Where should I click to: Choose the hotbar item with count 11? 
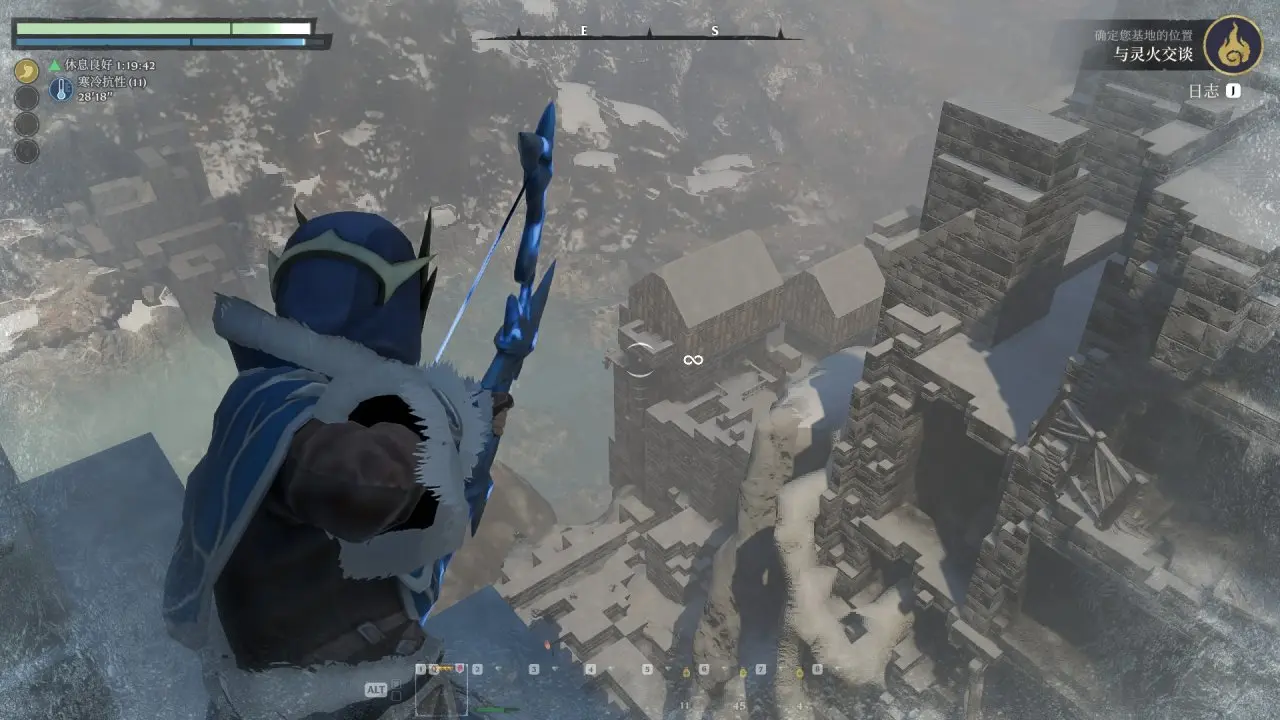click(686, 690)
